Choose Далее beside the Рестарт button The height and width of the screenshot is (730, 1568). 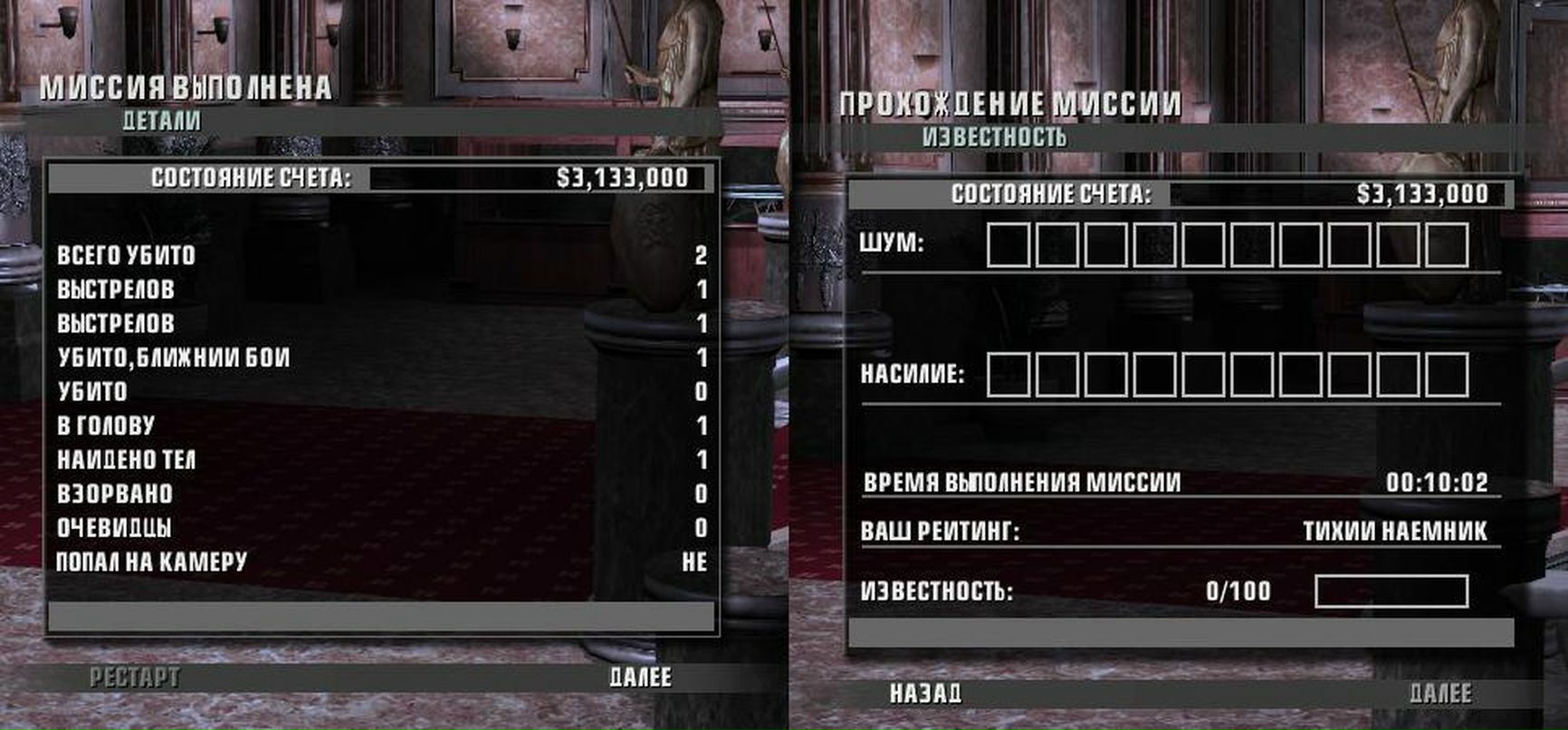[x=640, y=677]
